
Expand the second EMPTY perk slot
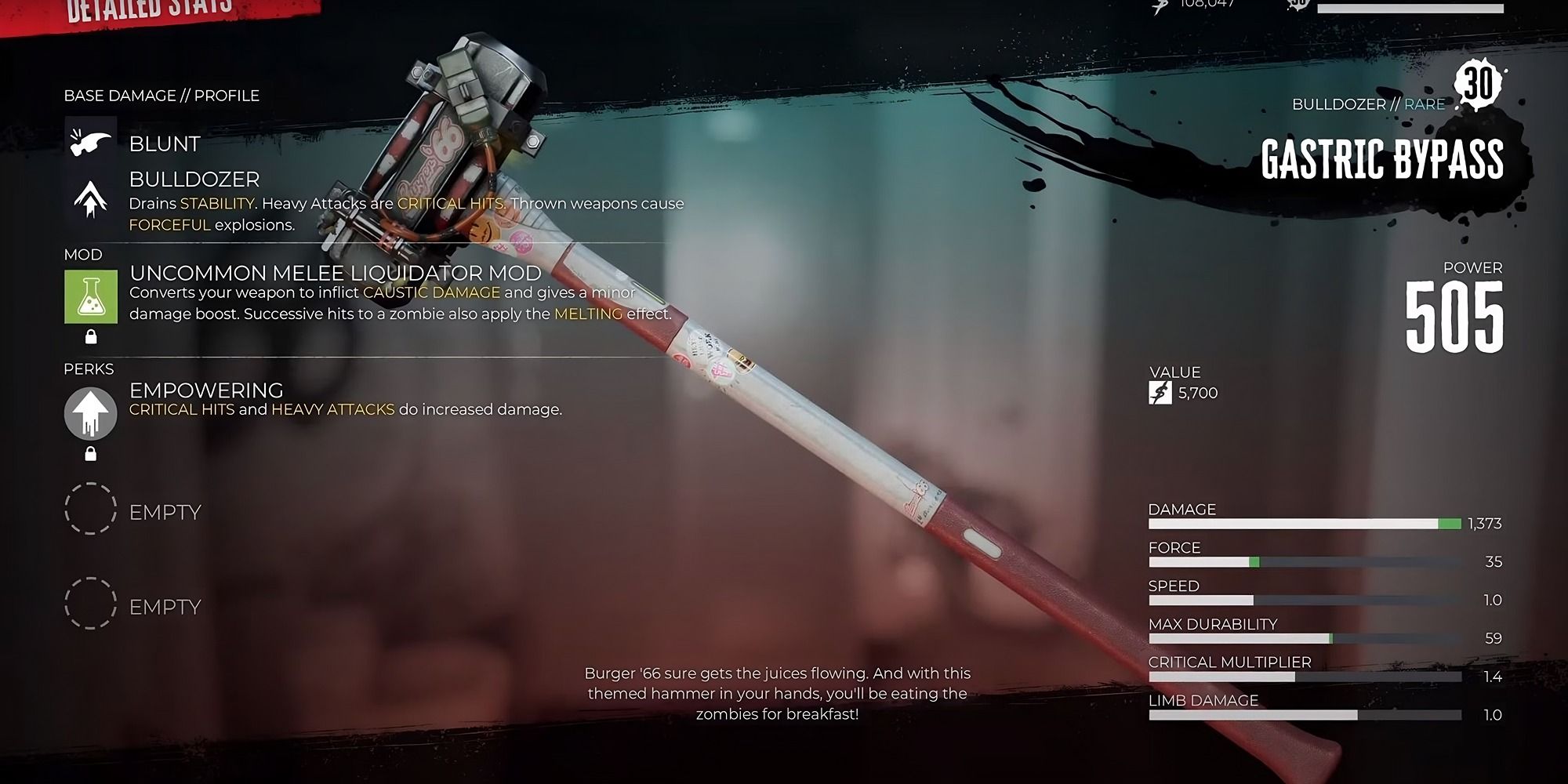(92, 604)
